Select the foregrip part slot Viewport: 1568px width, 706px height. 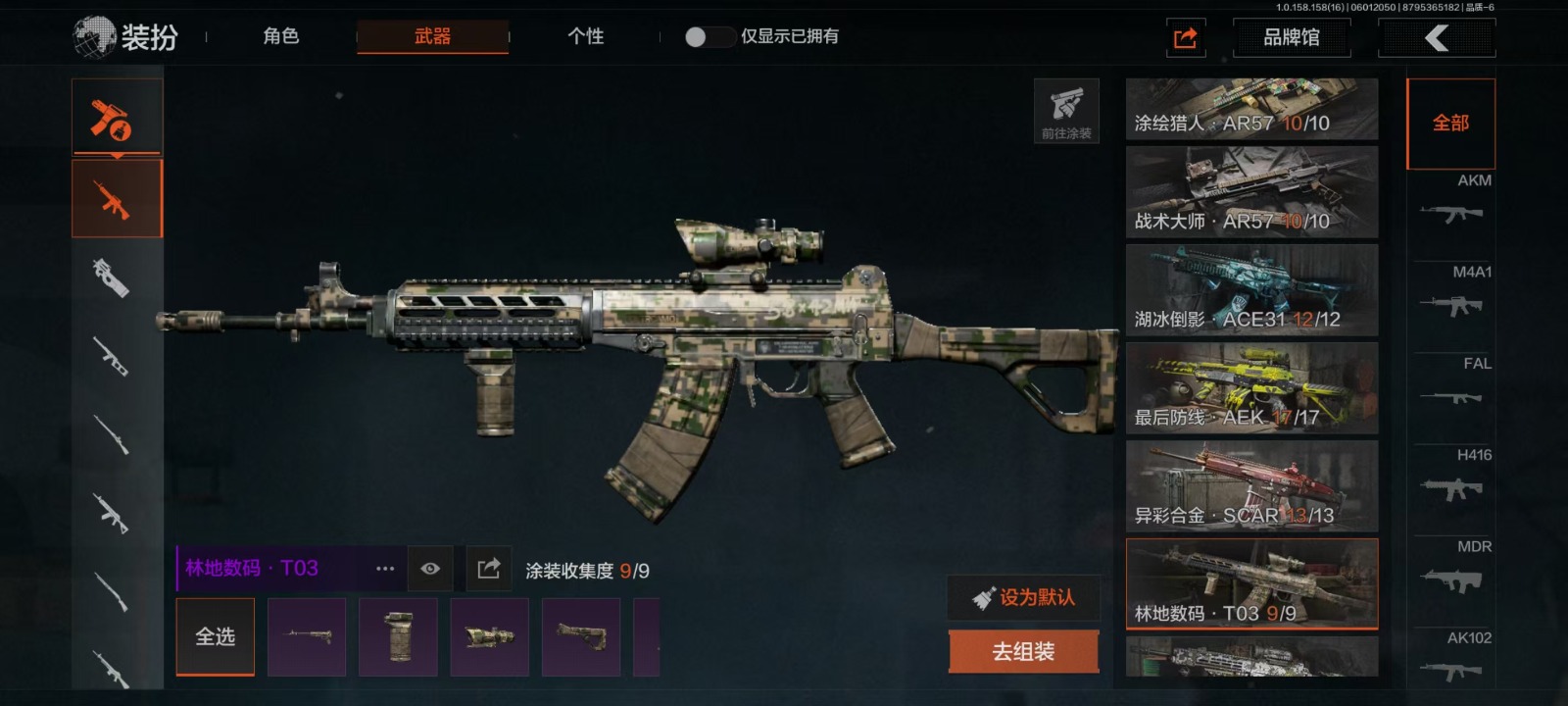[398, 636]
